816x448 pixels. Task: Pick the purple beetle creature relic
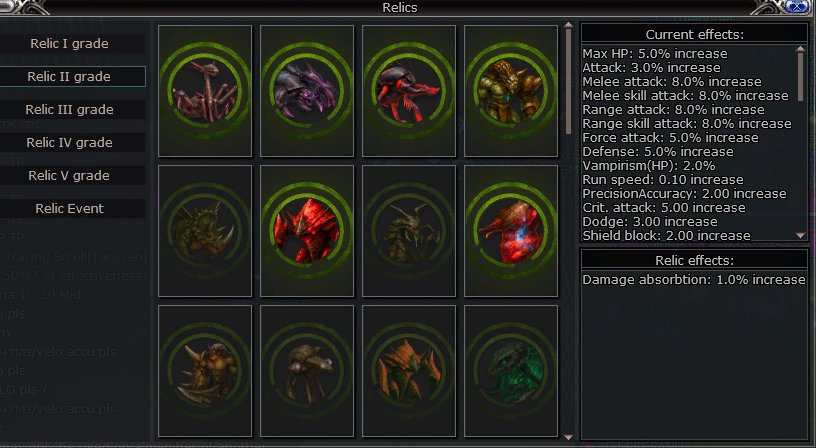[x=310, y=90]
